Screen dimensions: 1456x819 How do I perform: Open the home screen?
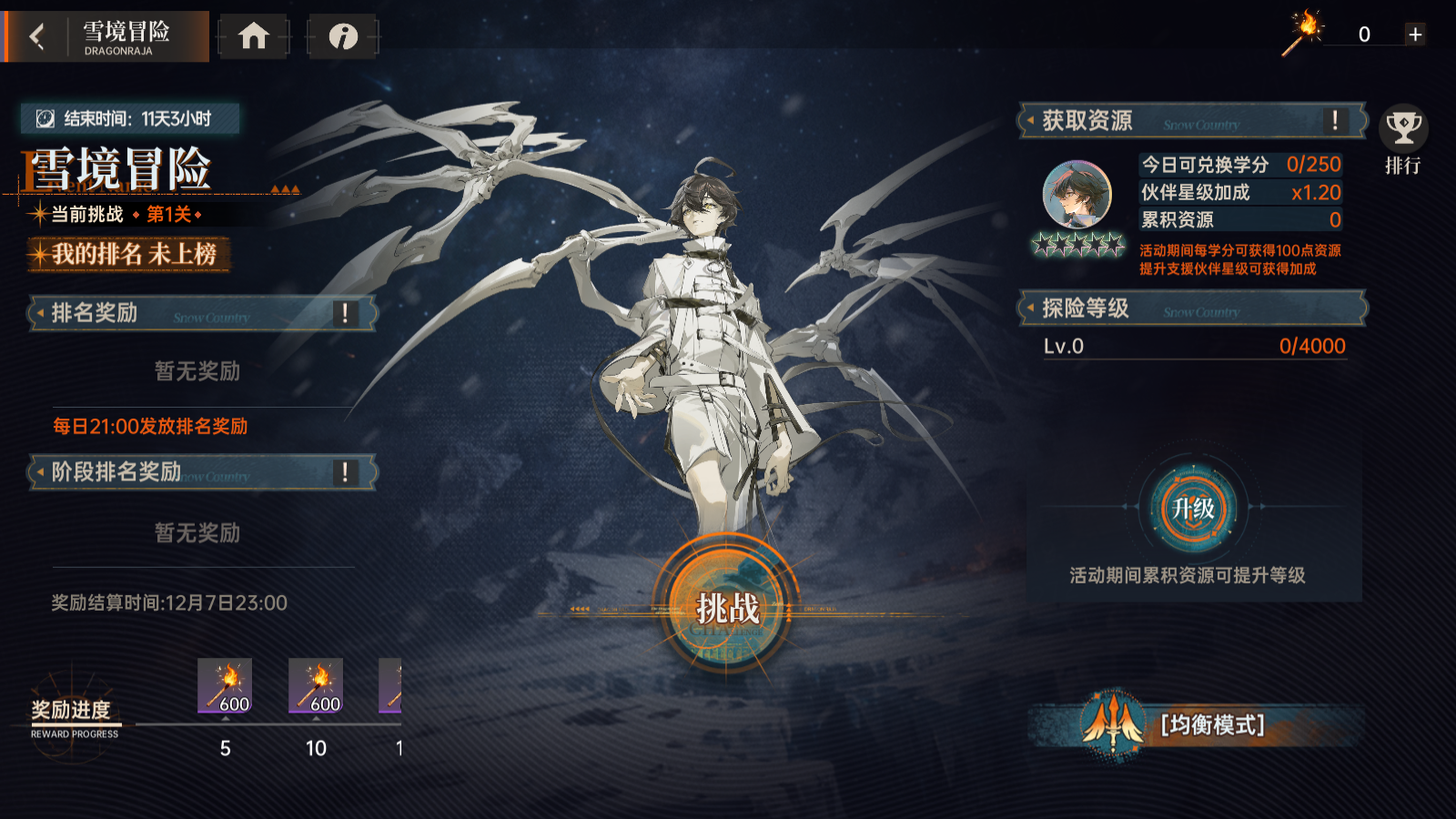(x=254, y=36)
